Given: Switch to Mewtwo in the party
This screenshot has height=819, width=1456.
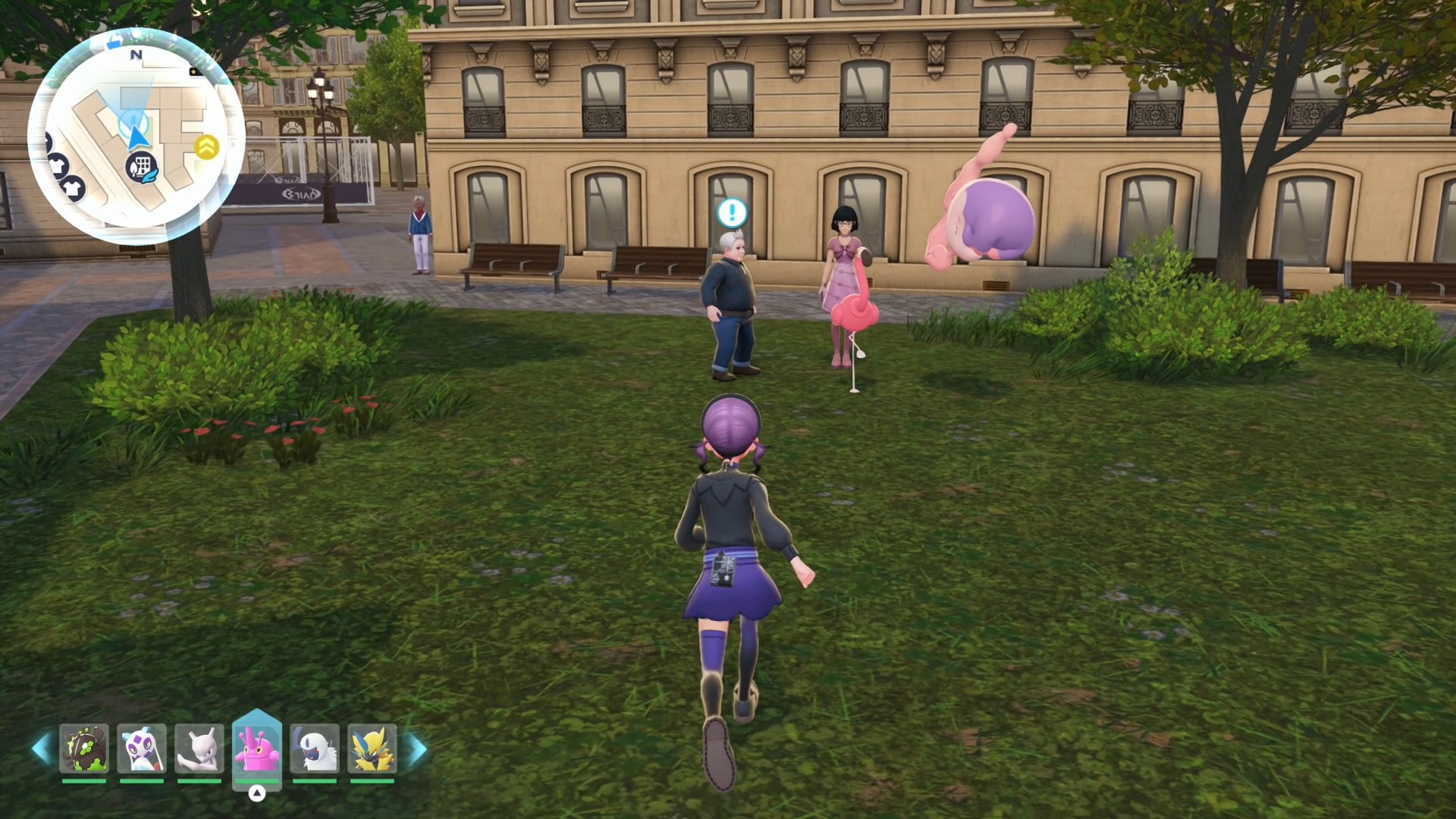Looking at the screenshot, I should (199, 748).
